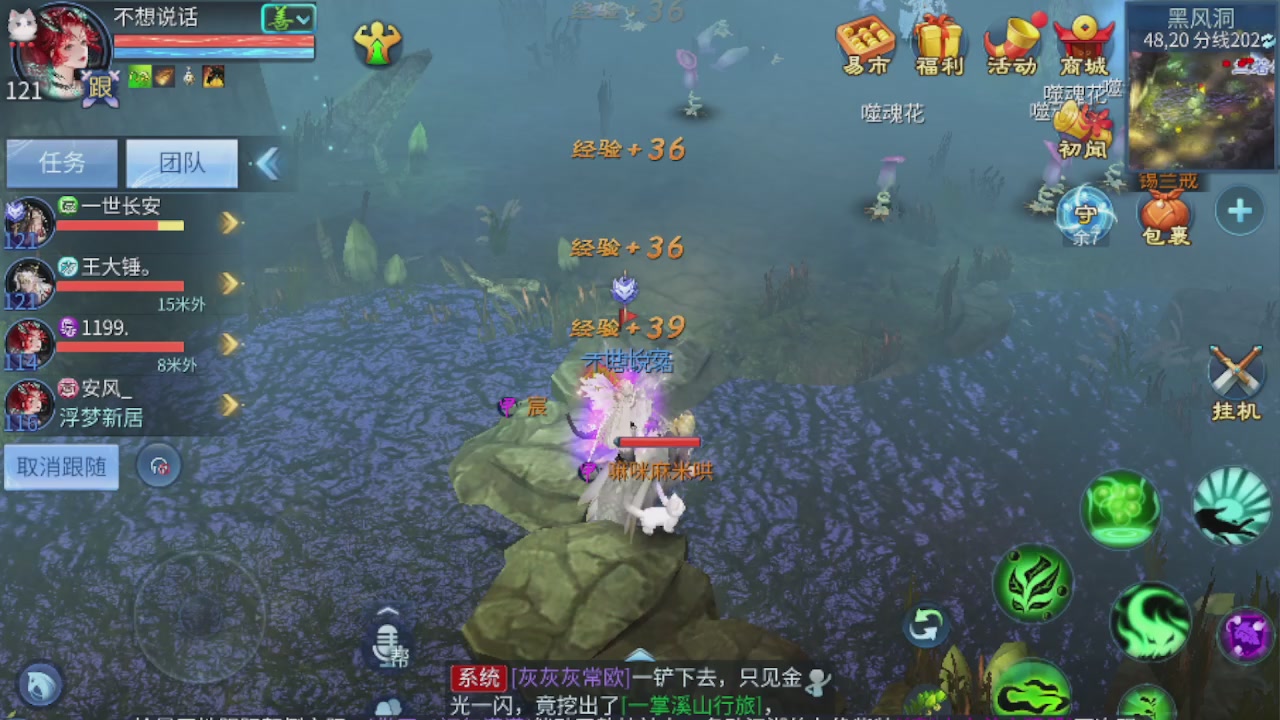Mute the microphone at bottom center
Viewport: 1280px width, 720px height.
(388, 645)
